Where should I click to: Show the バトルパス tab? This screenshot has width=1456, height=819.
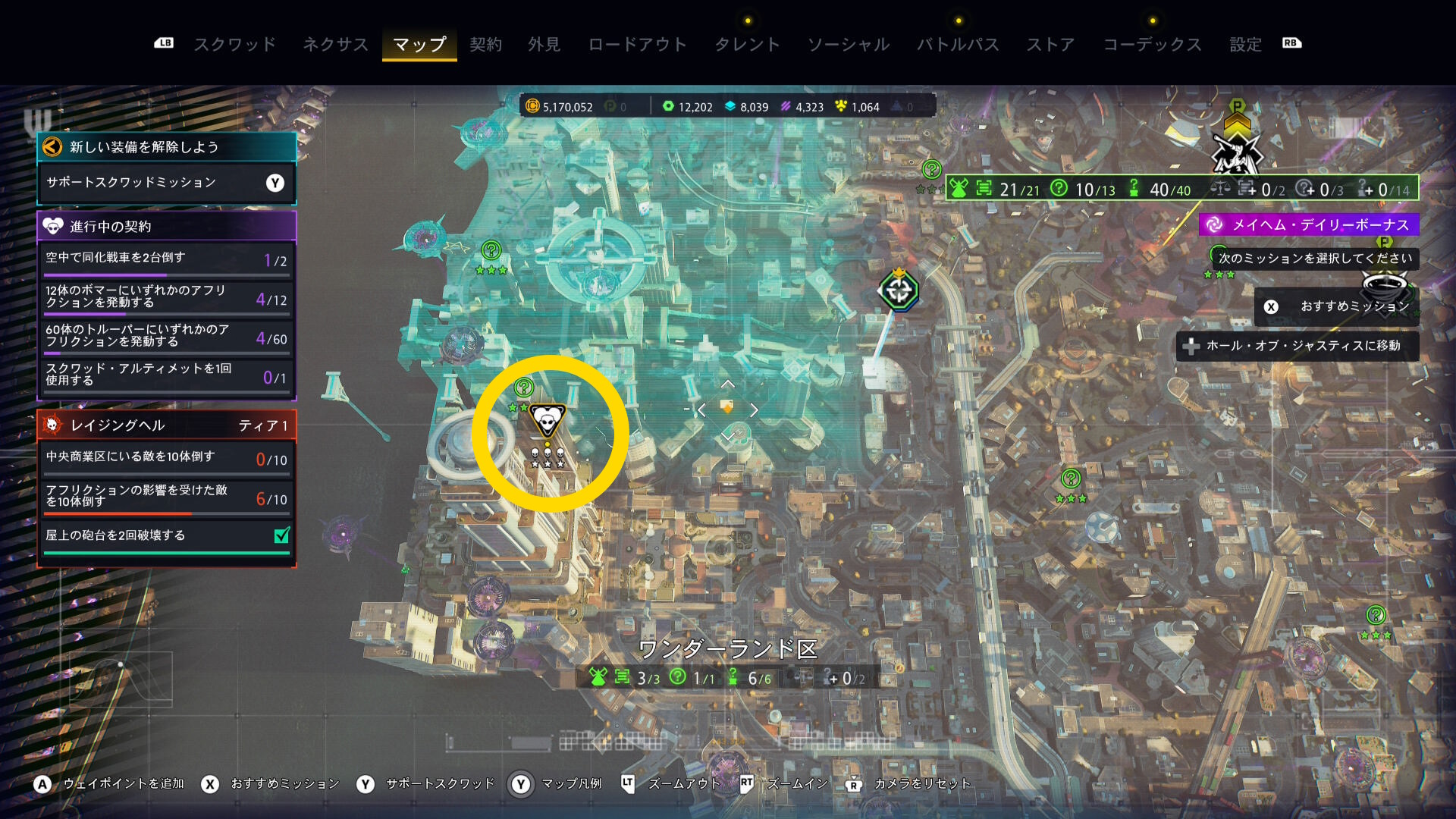coord(958,45)
